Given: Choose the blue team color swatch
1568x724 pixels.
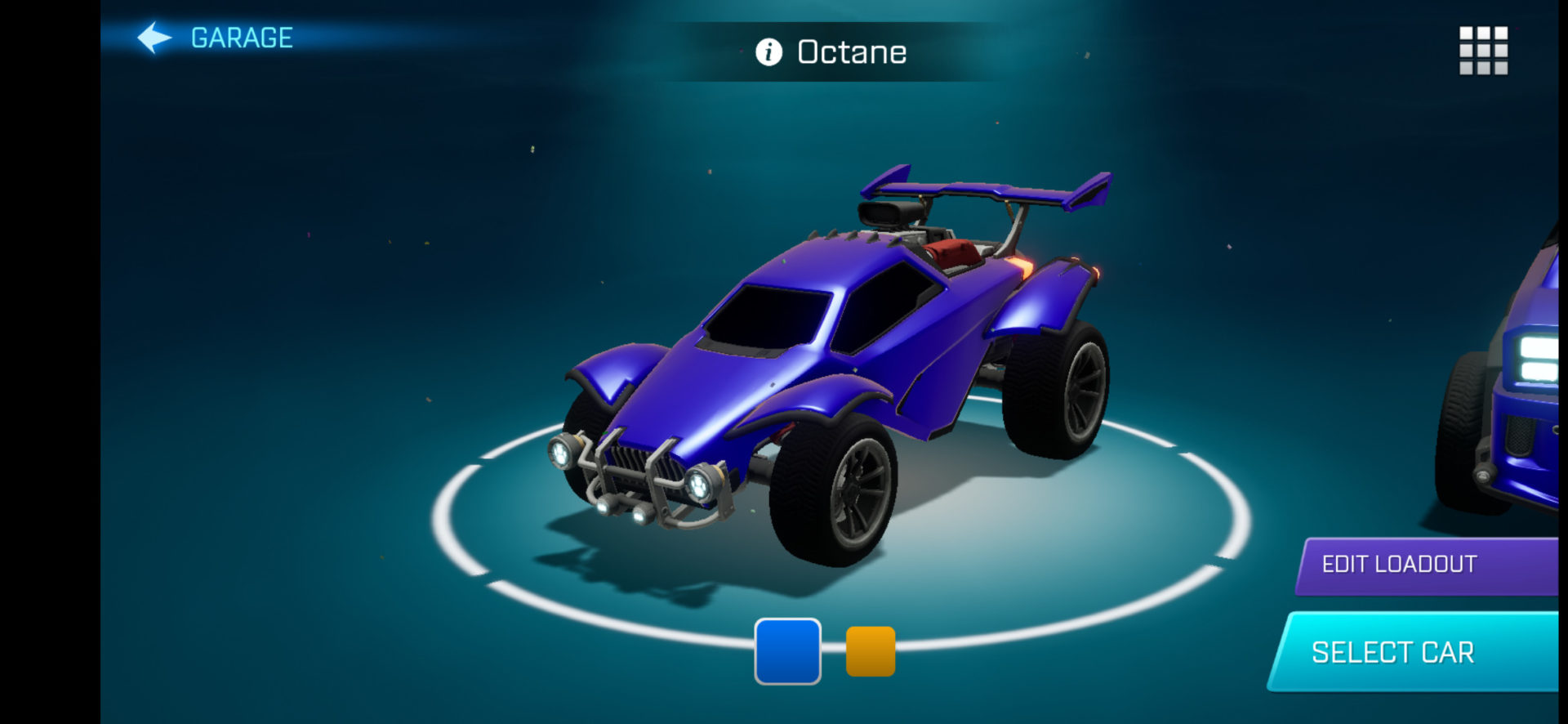Looking at the screenshot, I should [x=787, y=651].
